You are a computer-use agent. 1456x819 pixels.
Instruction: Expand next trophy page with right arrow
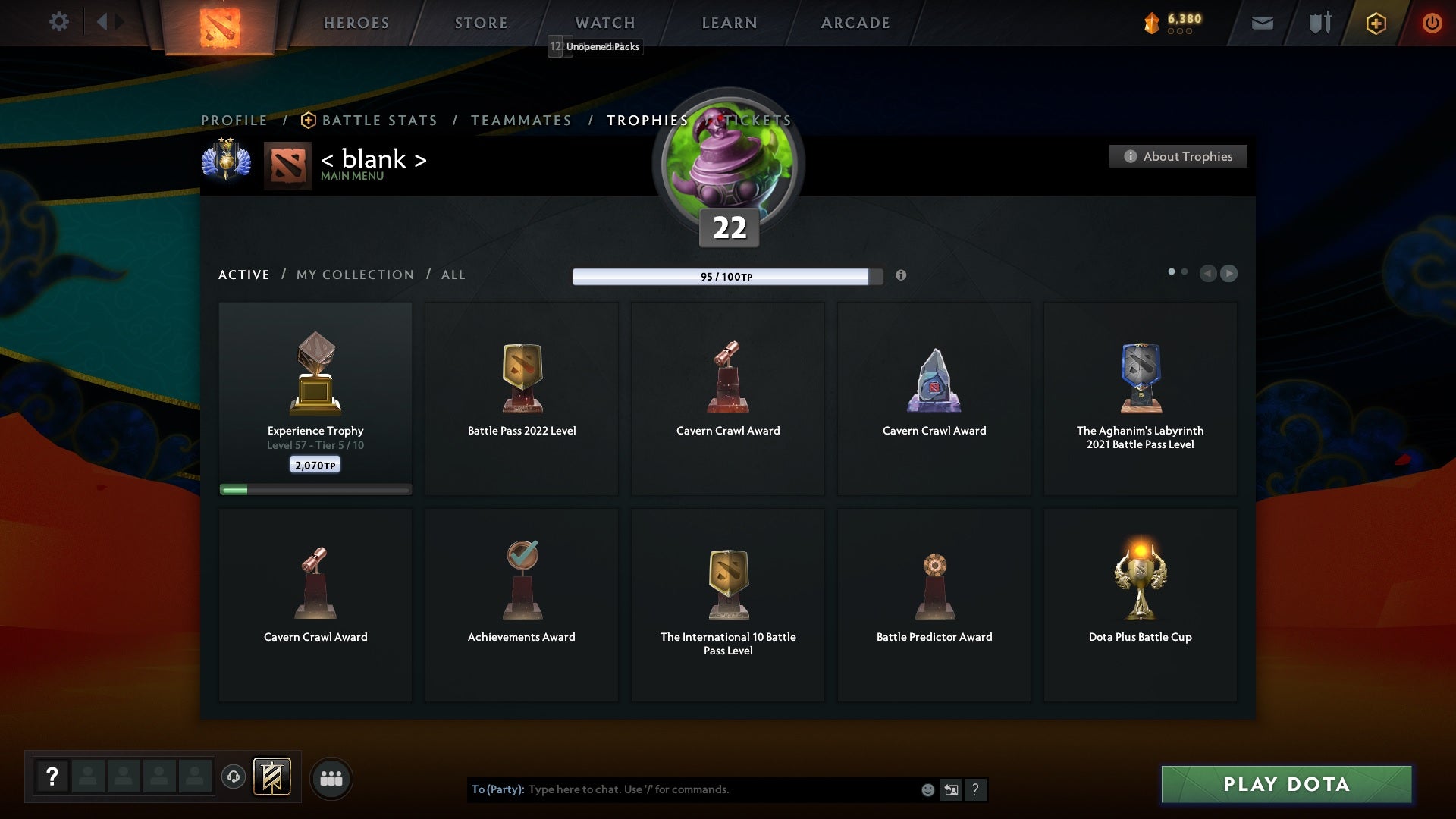[x=1228, y=274]
